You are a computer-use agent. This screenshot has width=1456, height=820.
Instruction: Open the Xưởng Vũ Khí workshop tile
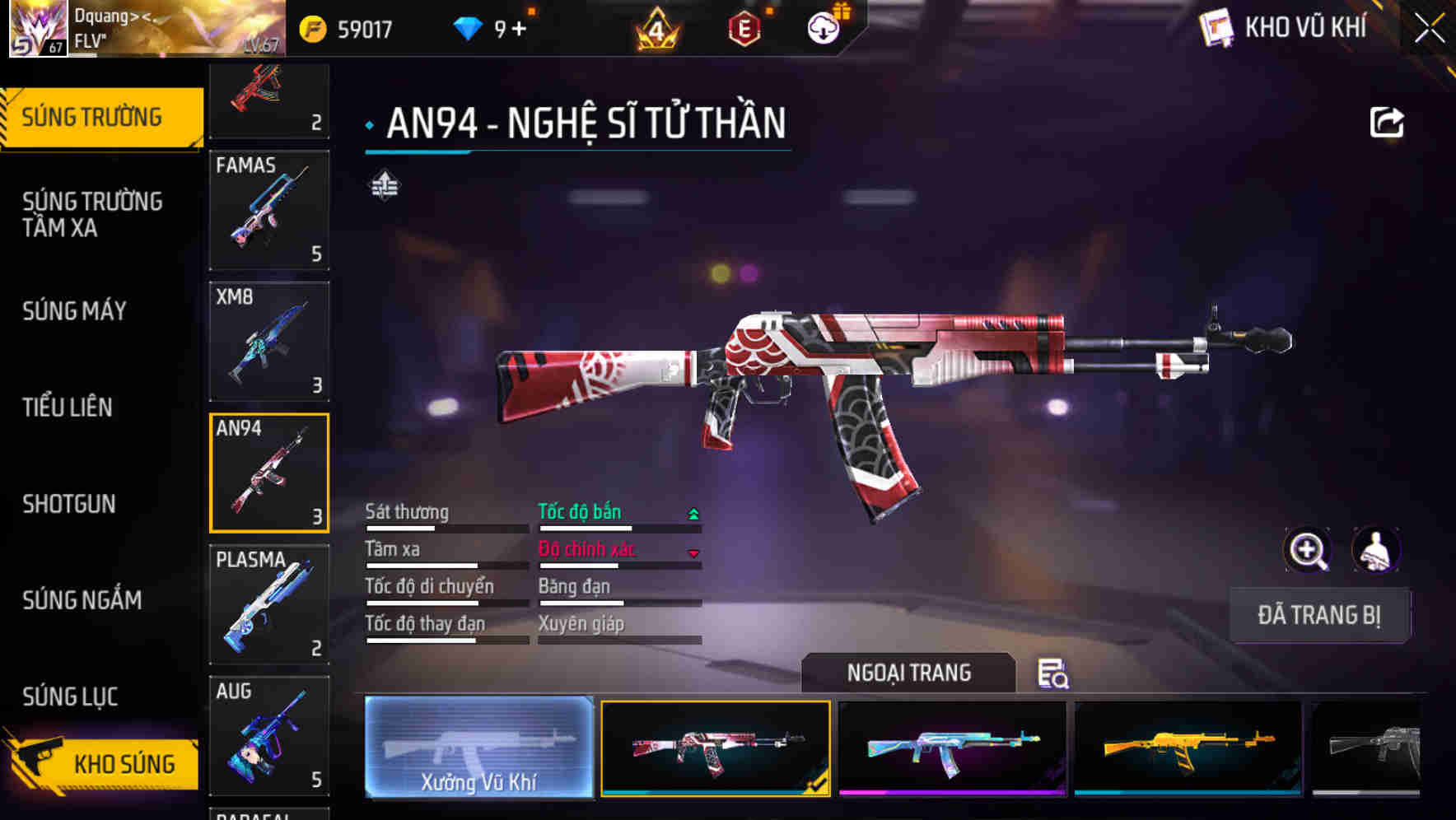478,748
